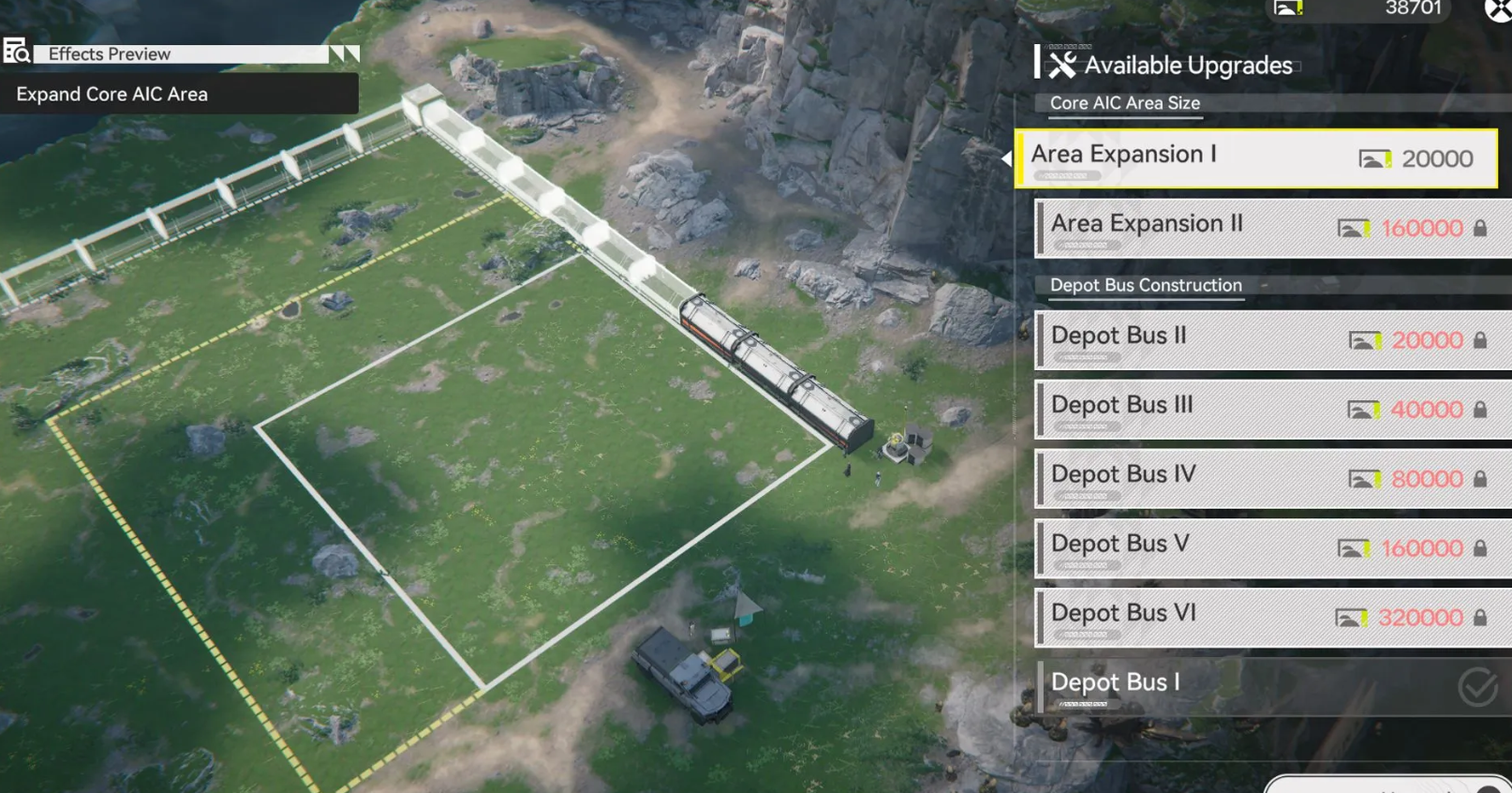Select the Depot Bus VI upgrade

point(1272,617)
